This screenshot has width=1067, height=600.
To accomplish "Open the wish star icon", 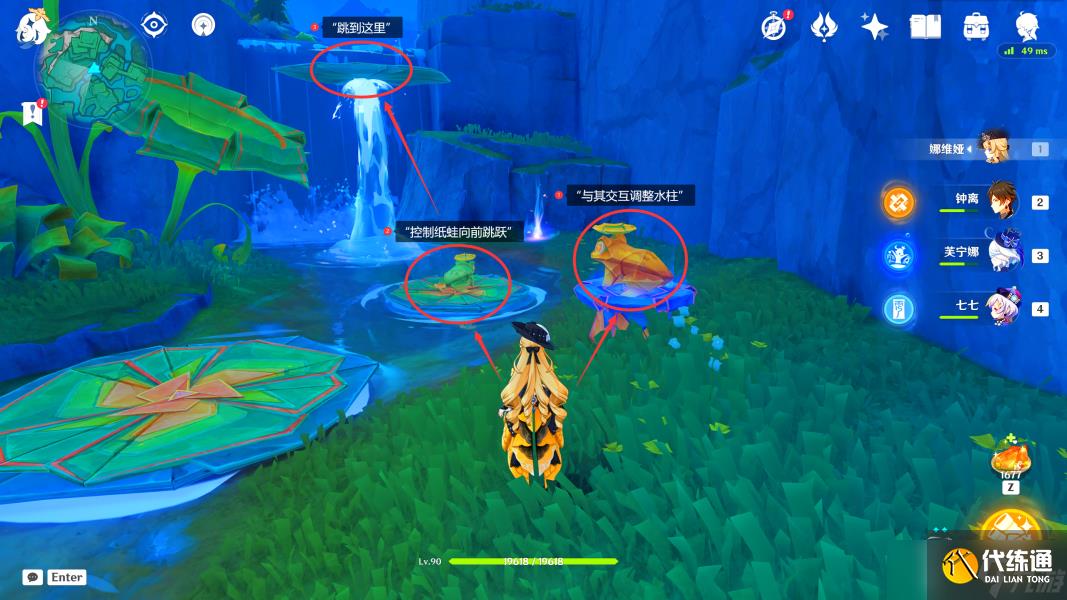I will click(x=874, y=27).
